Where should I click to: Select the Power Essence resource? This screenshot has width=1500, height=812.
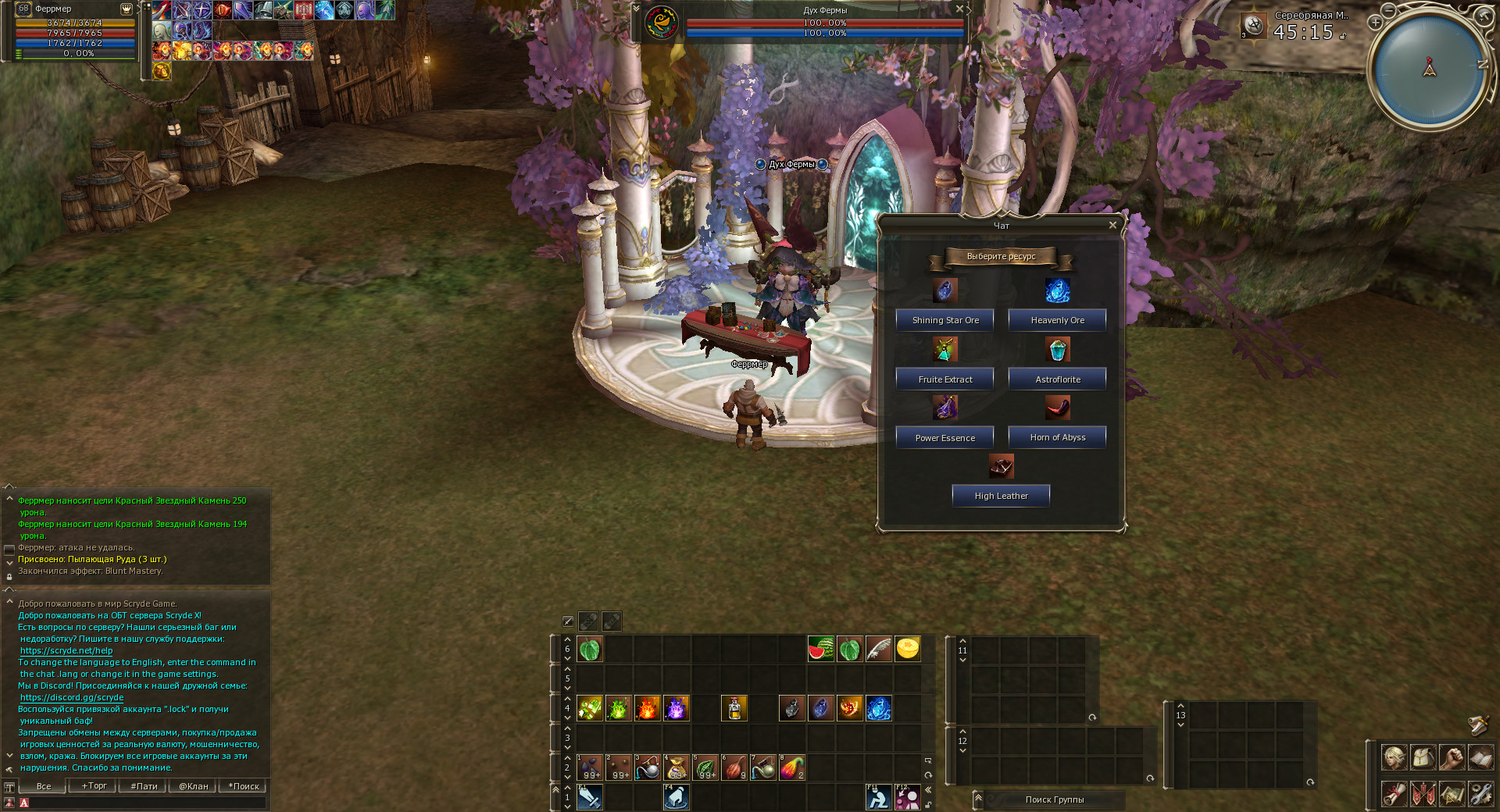[x=945, y=438]
